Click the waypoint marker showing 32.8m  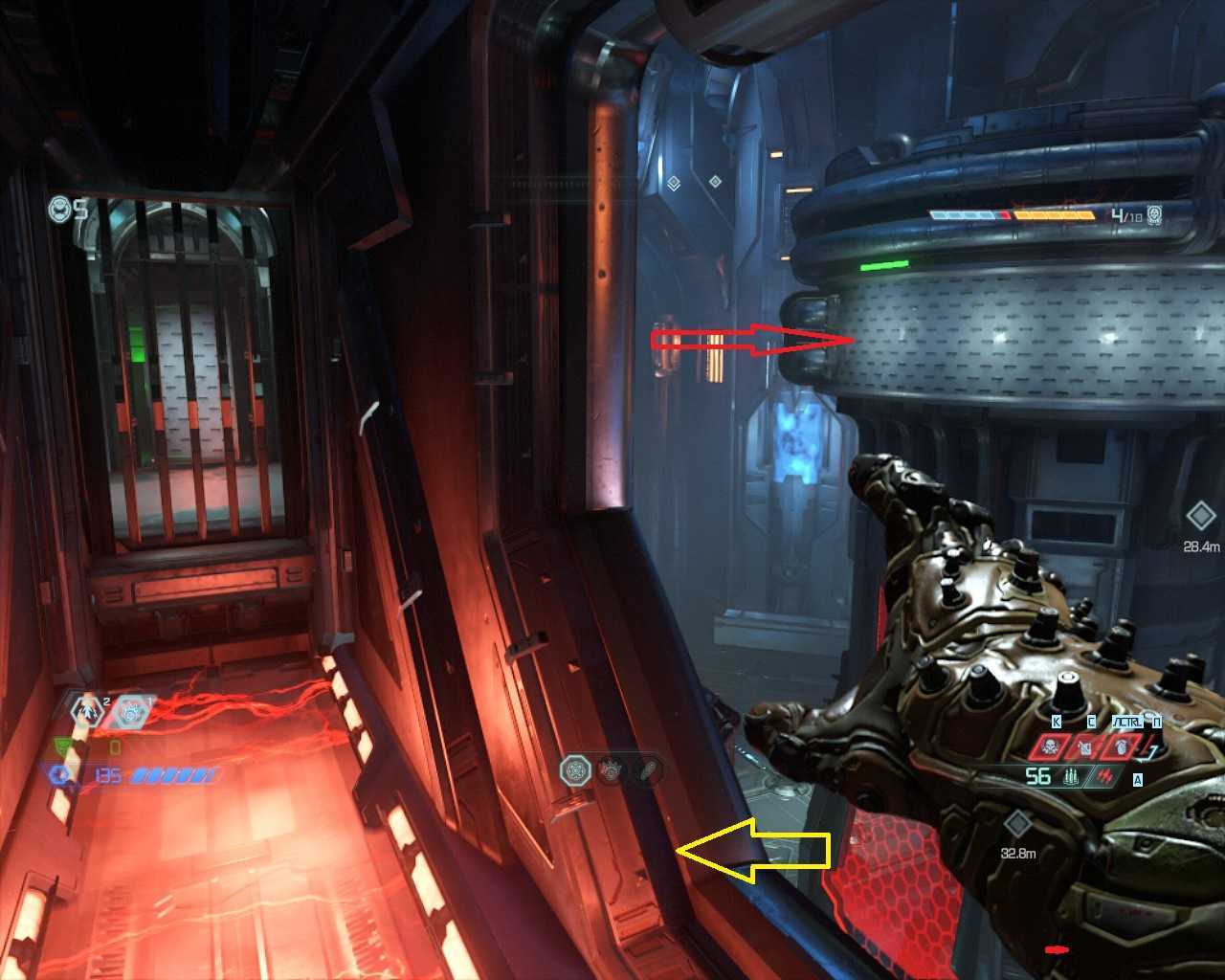tap(1017, 823)
